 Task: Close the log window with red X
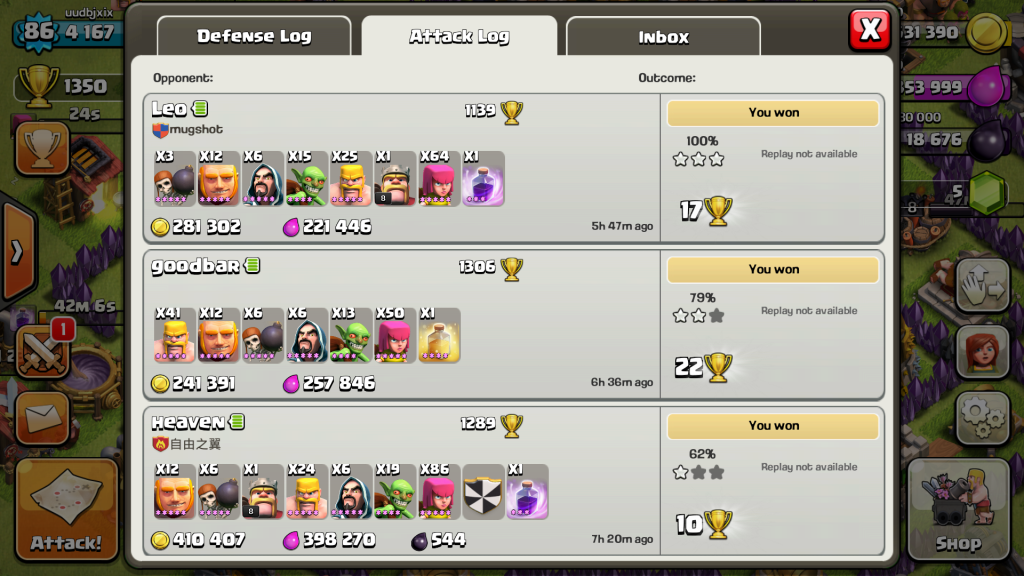[869, 30]
